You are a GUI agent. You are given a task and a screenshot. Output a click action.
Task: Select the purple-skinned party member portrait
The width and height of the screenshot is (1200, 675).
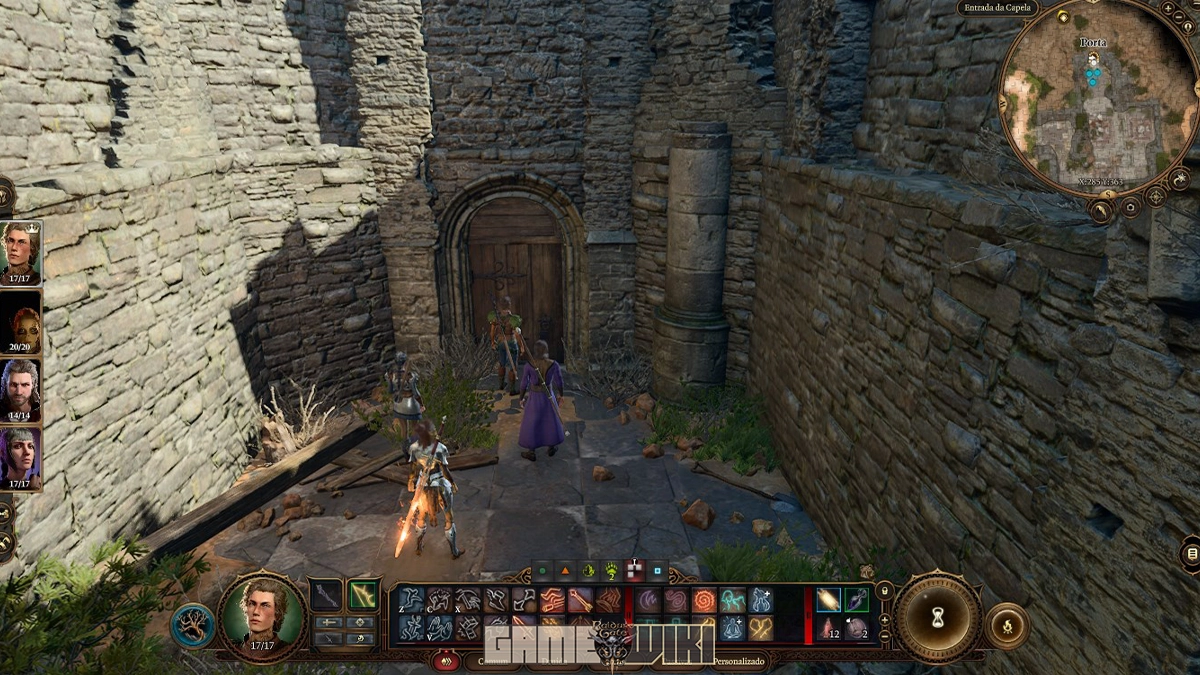(x=20, y=457)
